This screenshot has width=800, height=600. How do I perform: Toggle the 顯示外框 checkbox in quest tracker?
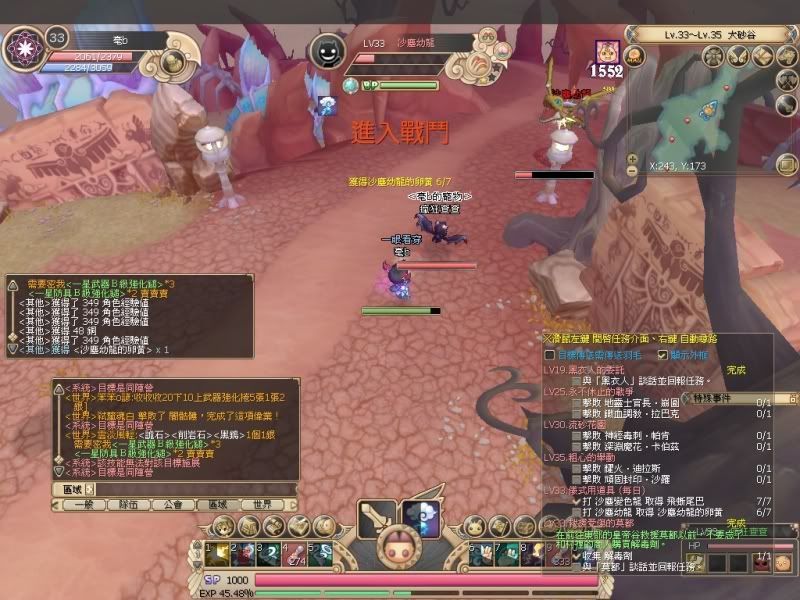[x=662, y=354]
